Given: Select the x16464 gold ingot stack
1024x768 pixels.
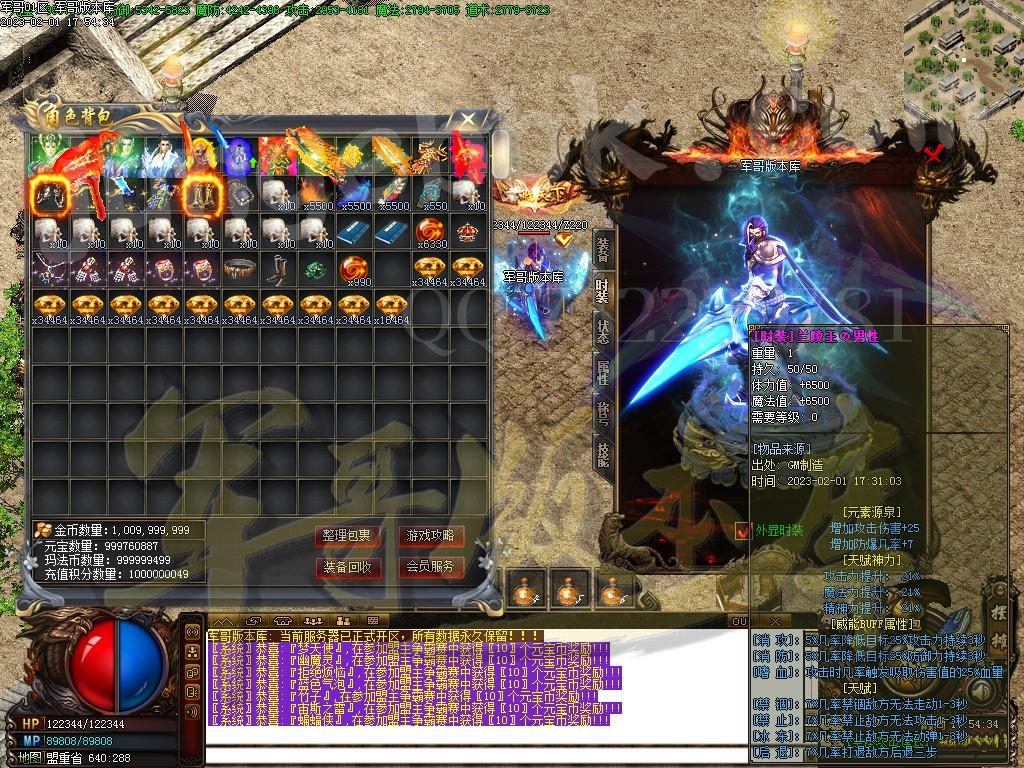Looking at the screenshot, I should 392,306.
